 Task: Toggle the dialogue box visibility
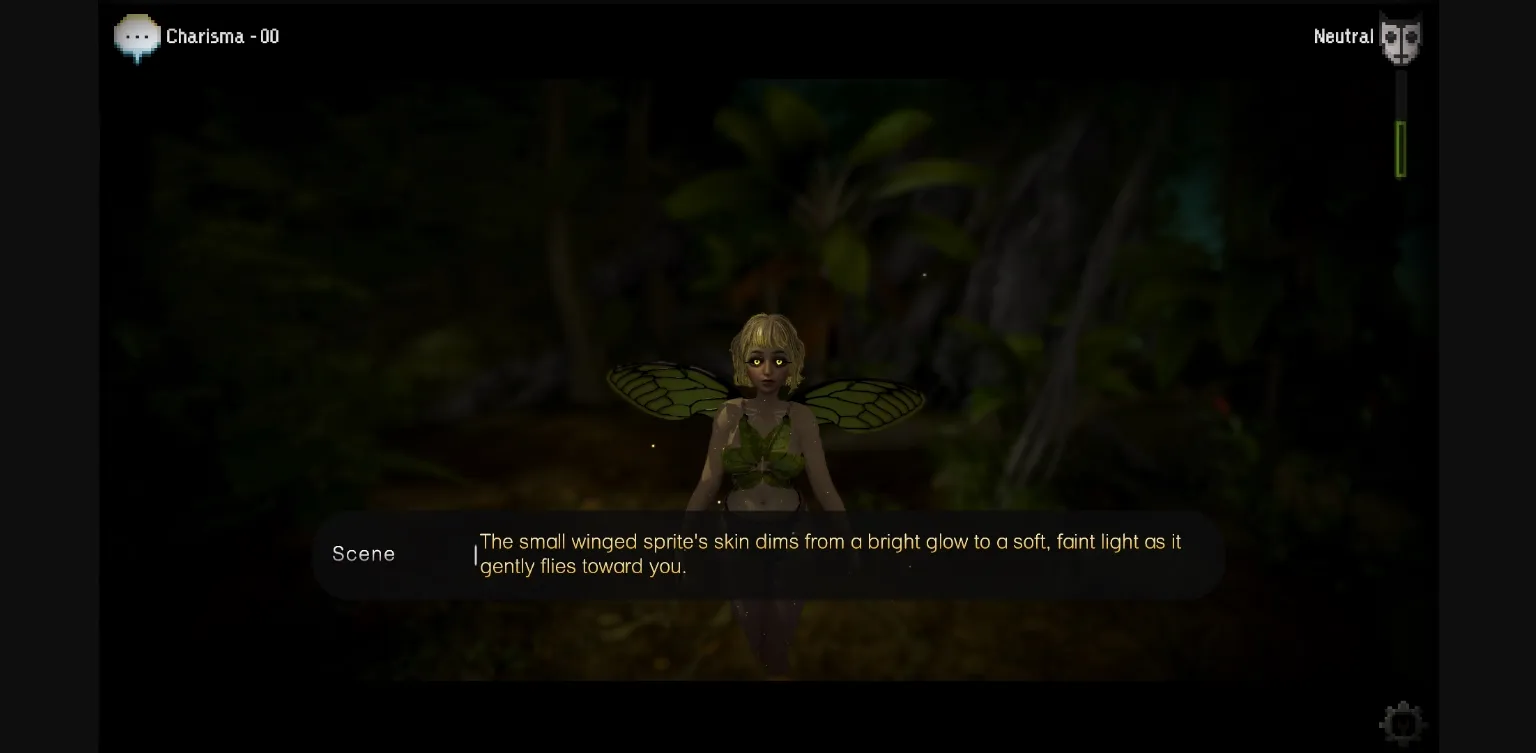pyautogui.click(x=770, y=554)
